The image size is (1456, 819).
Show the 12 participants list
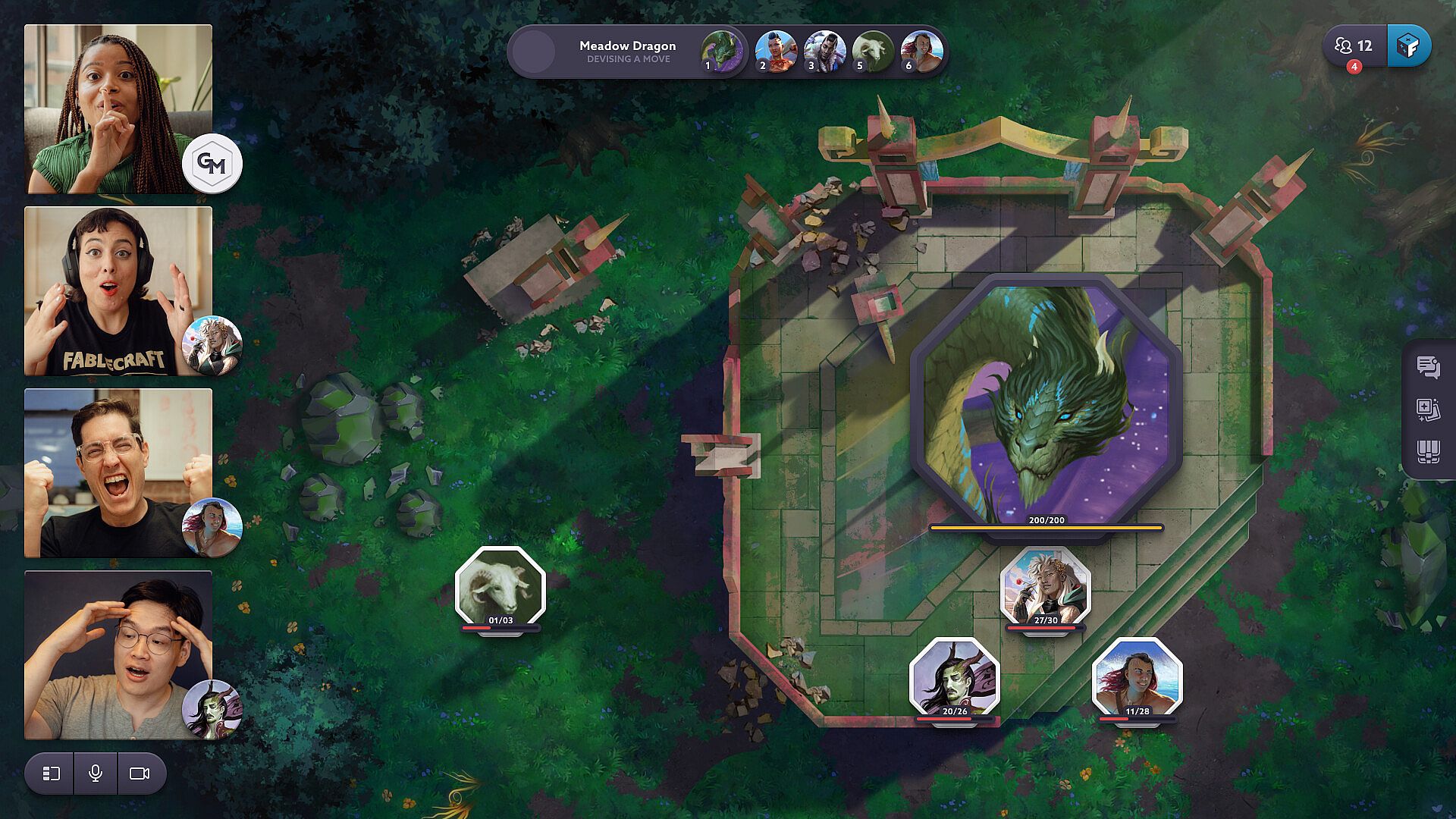[x=1354, y=46]
